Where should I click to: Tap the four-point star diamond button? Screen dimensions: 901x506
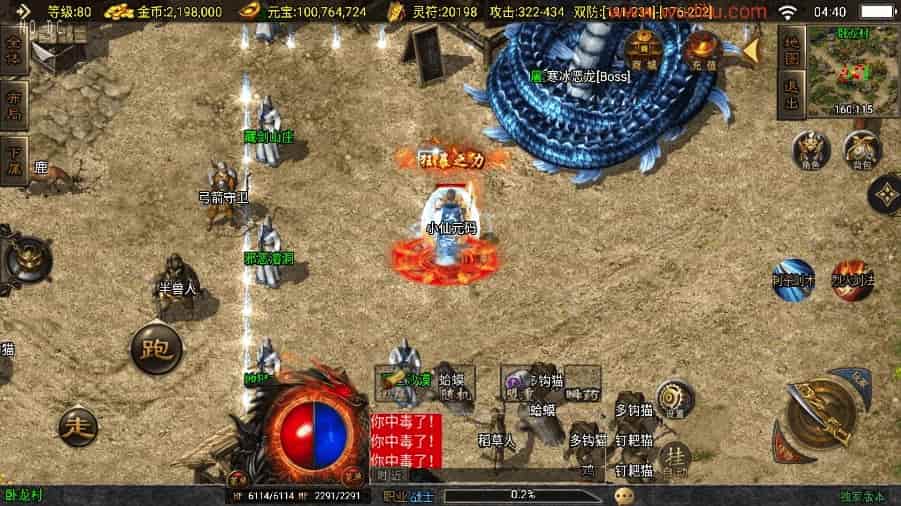883,194
